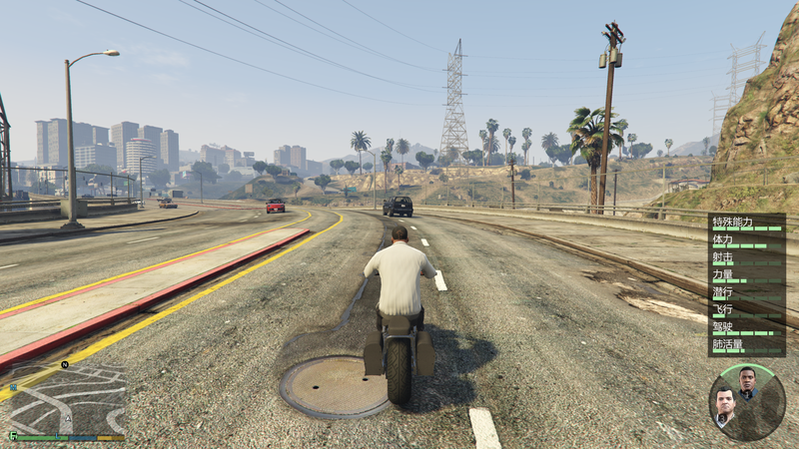Click the north compass marker on minimap
Screen dimensions: 799x449
click(x=63, y=364)
